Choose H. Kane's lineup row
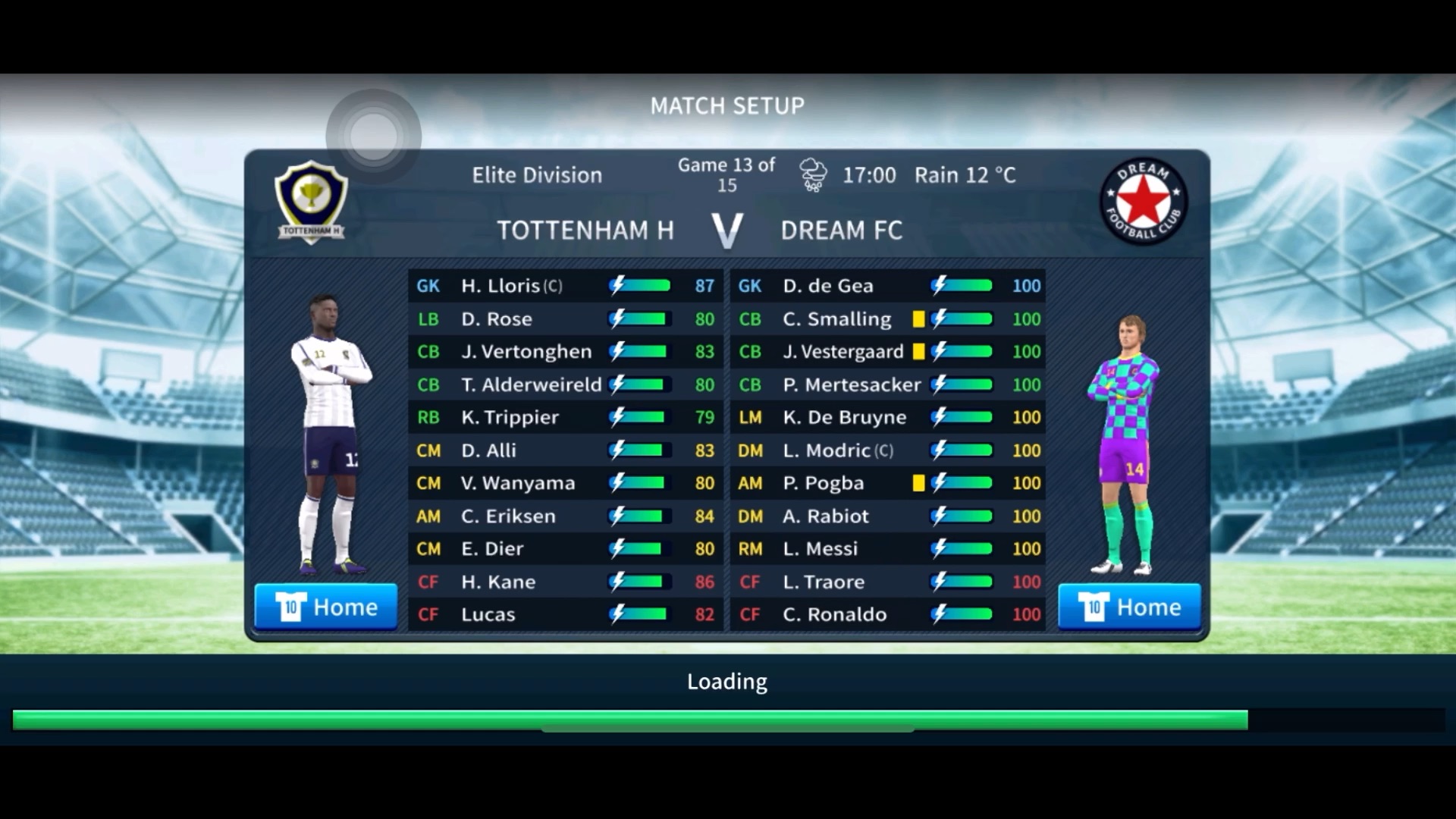This screenshot has height=819, width=1456. pyautogui.click(x=565, y=582)
